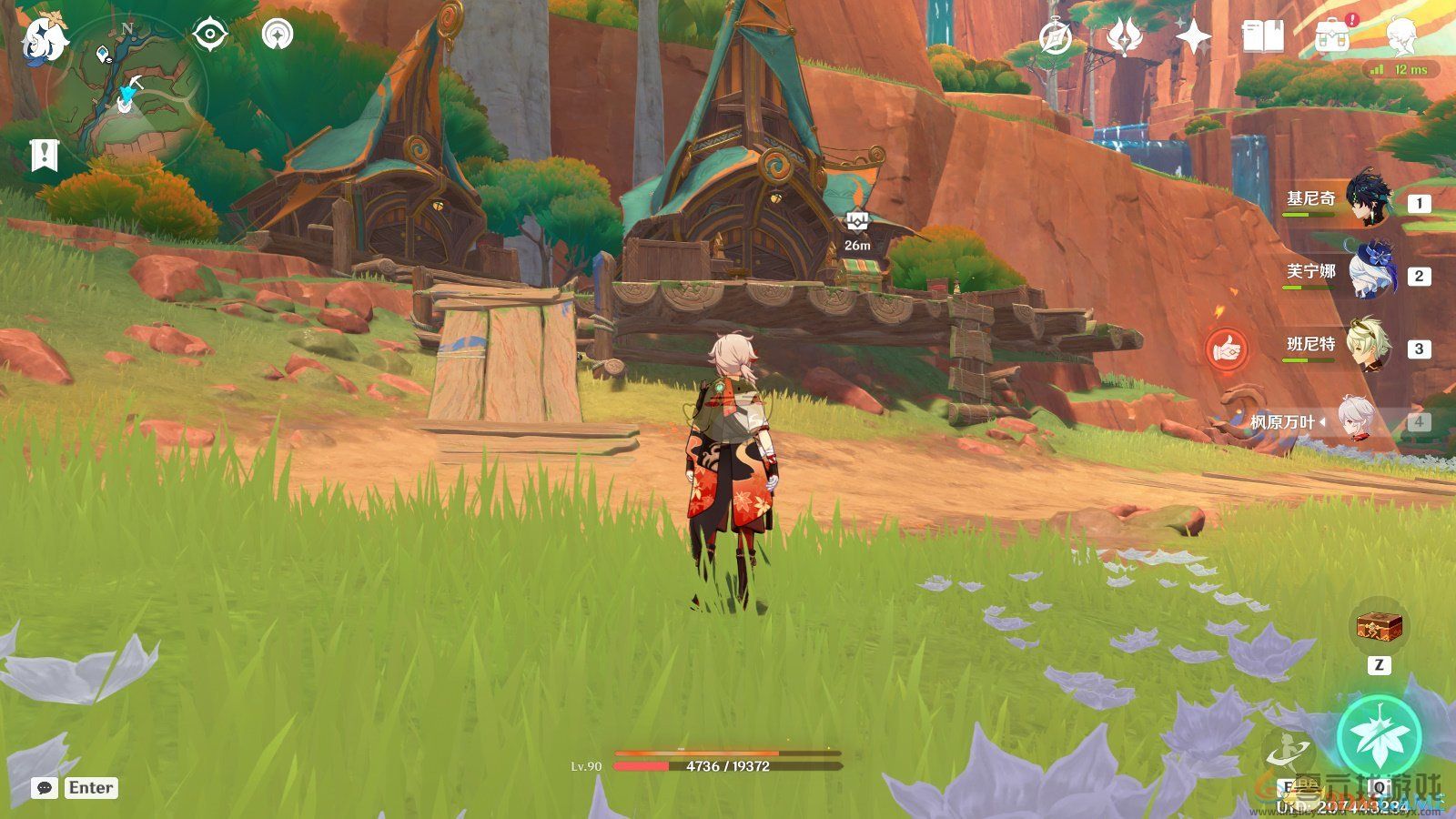Open the battle pass winged emblem icon

point(1125,37)
